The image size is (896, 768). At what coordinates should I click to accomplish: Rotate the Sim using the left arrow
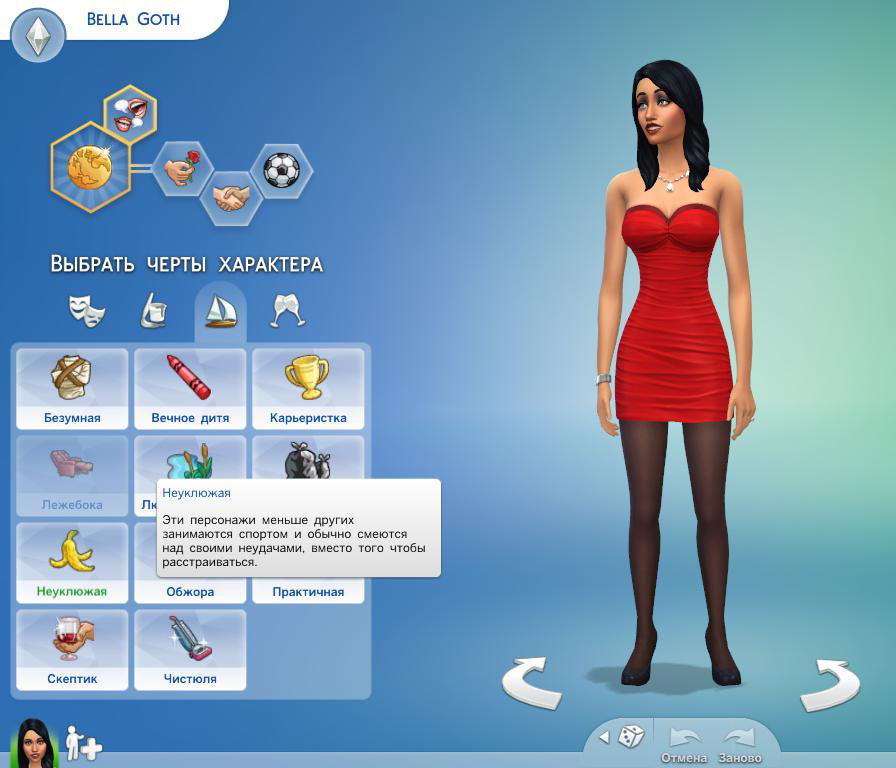coord(531,684)
